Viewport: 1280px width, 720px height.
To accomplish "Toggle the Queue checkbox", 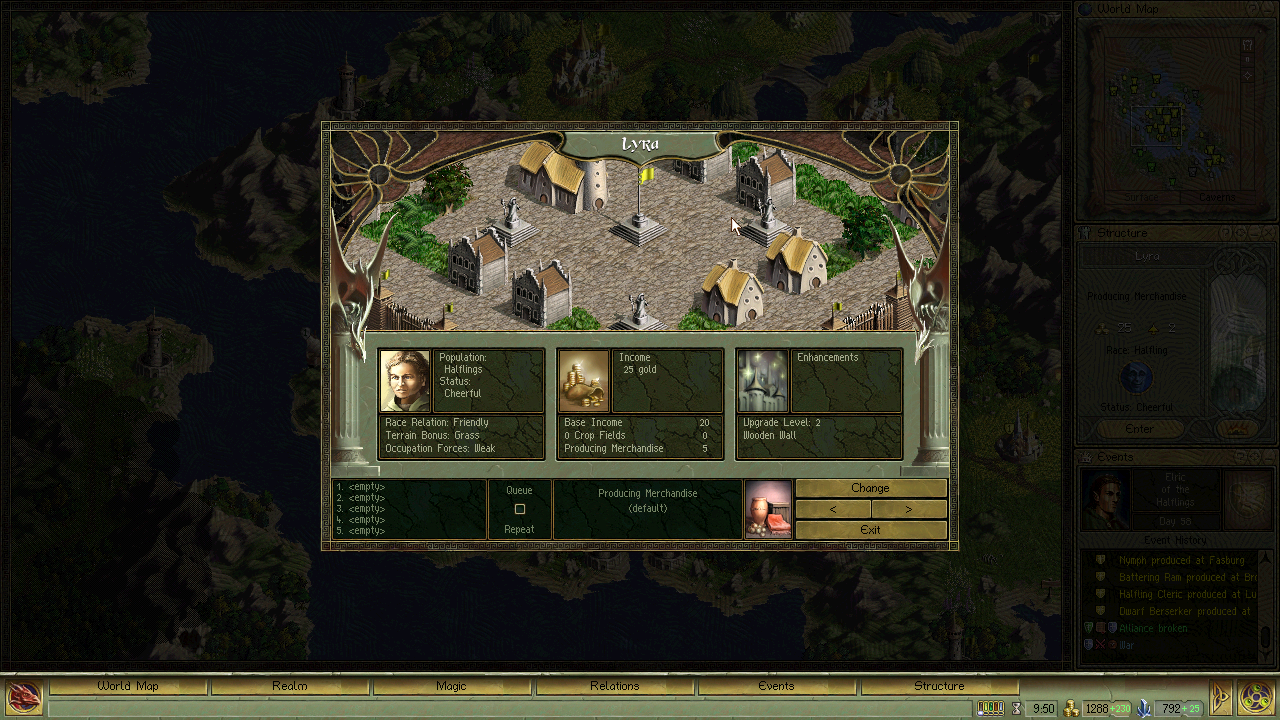I will coord(518,508).
